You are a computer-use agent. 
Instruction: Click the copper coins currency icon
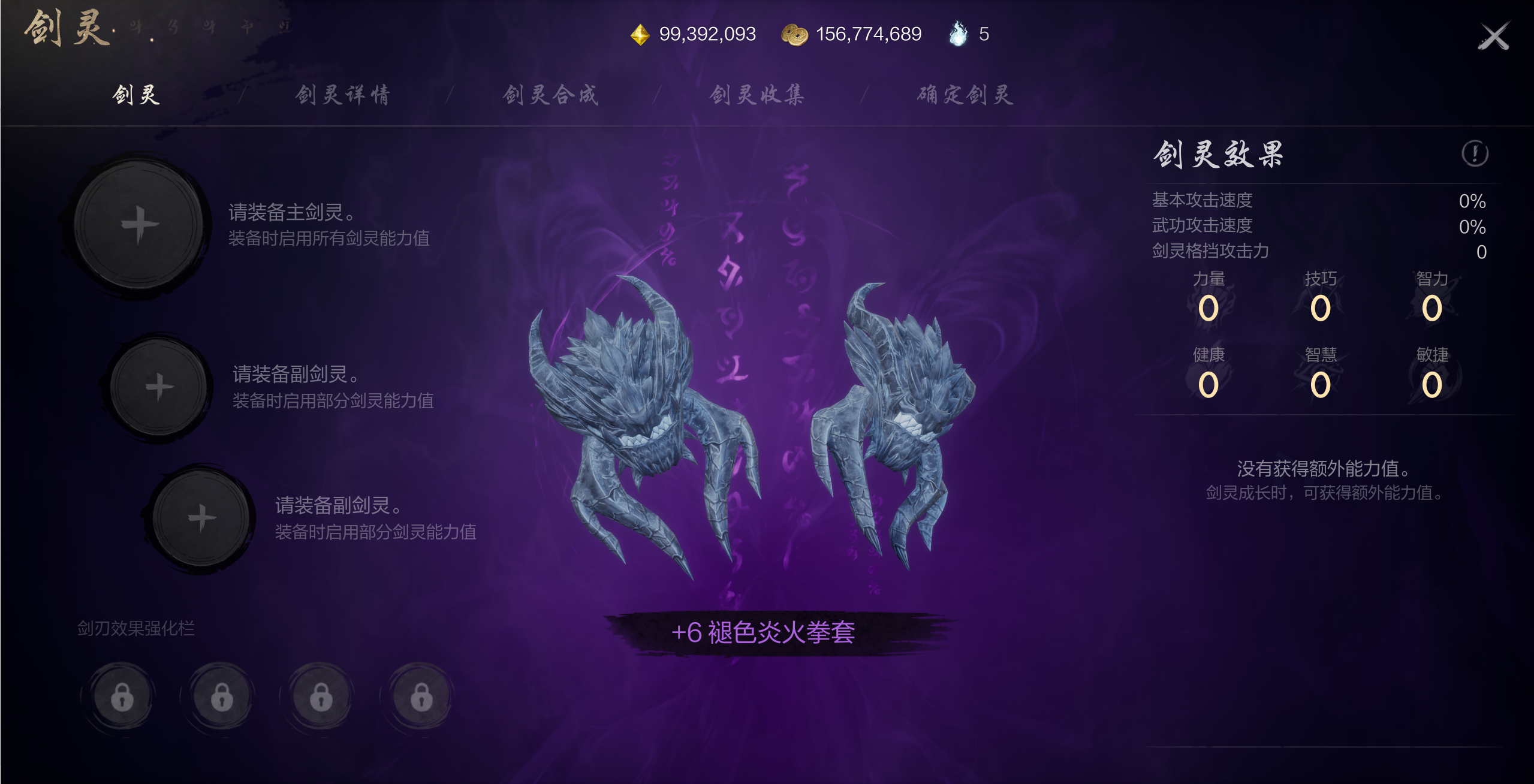click(x=792, y=34)
